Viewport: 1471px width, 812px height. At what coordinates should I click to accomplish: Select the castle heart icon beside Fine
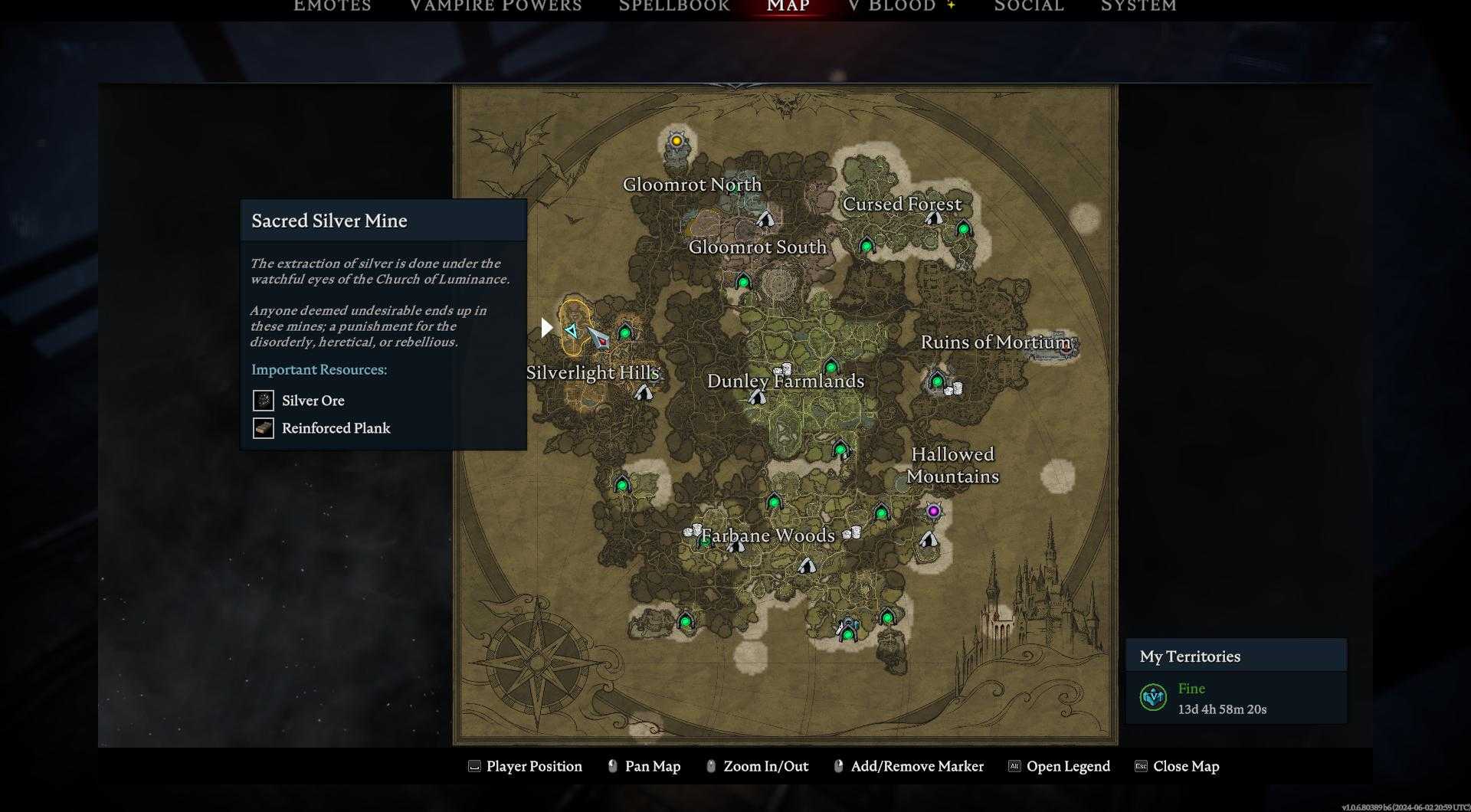click(1152, 698)
